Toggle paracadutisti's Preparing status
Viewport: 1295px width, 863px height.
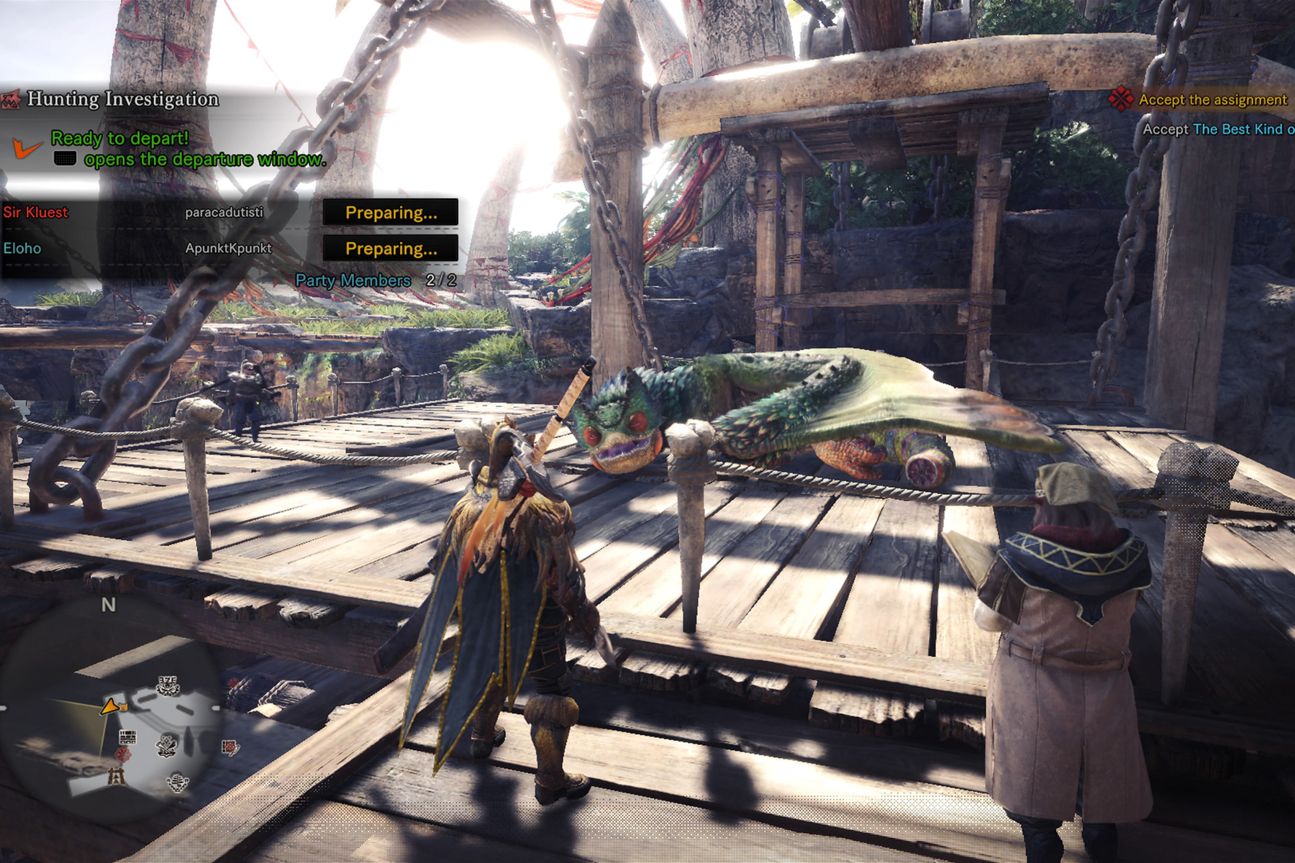coord(391,212)
